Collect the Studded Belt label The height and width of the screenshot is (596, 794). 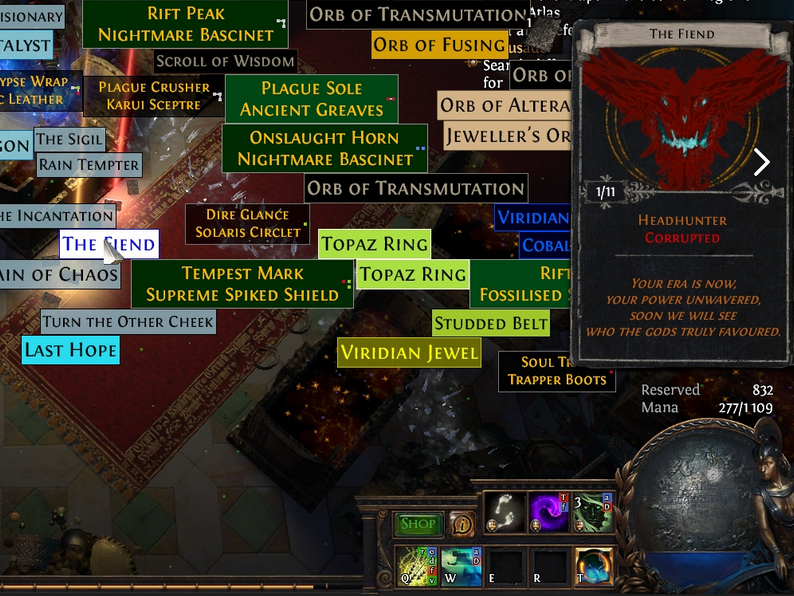(x=491, y=323)
